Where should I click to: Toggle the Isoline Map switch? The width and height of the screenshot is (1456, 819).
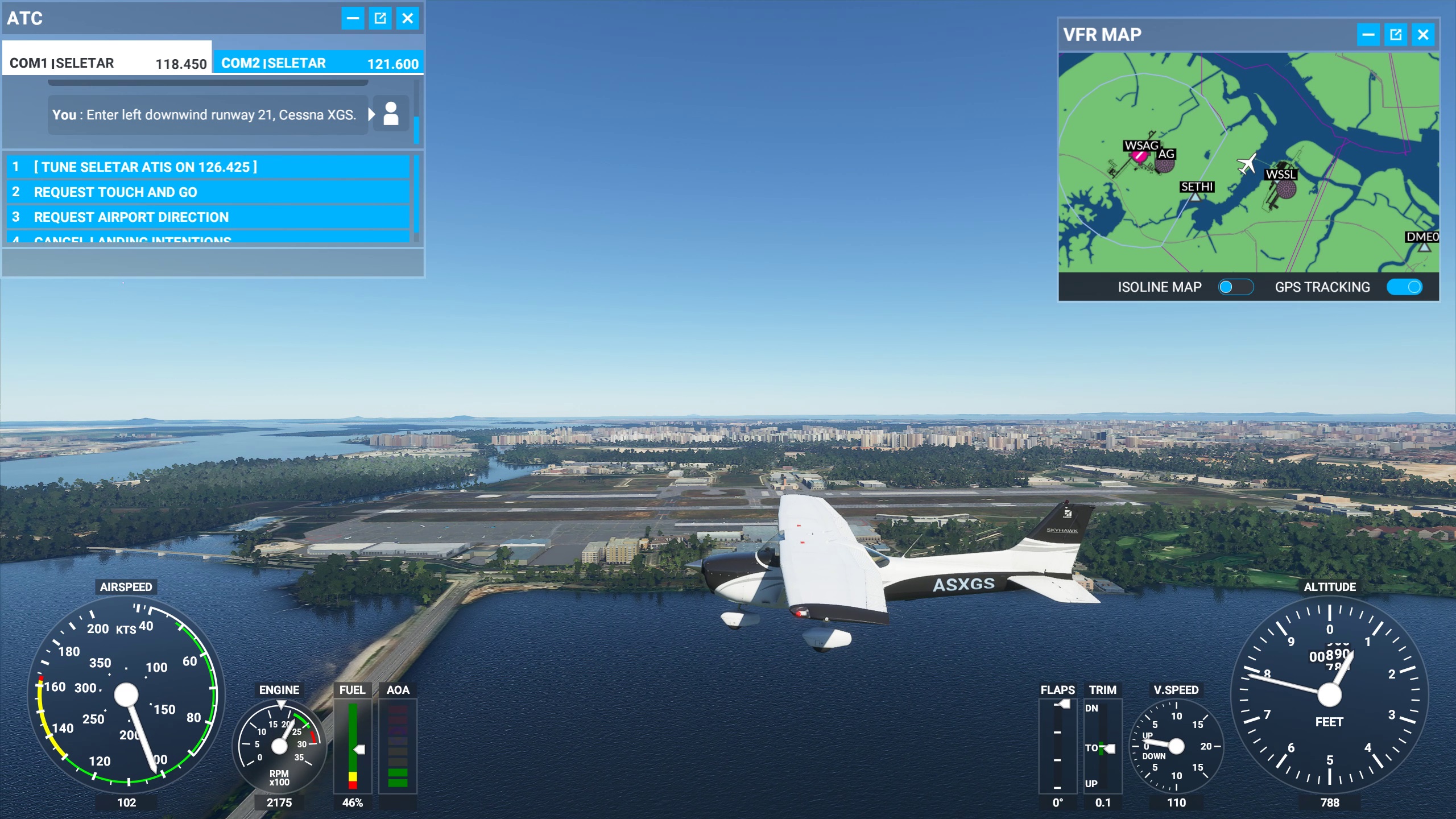click(x=1235, y=287)
